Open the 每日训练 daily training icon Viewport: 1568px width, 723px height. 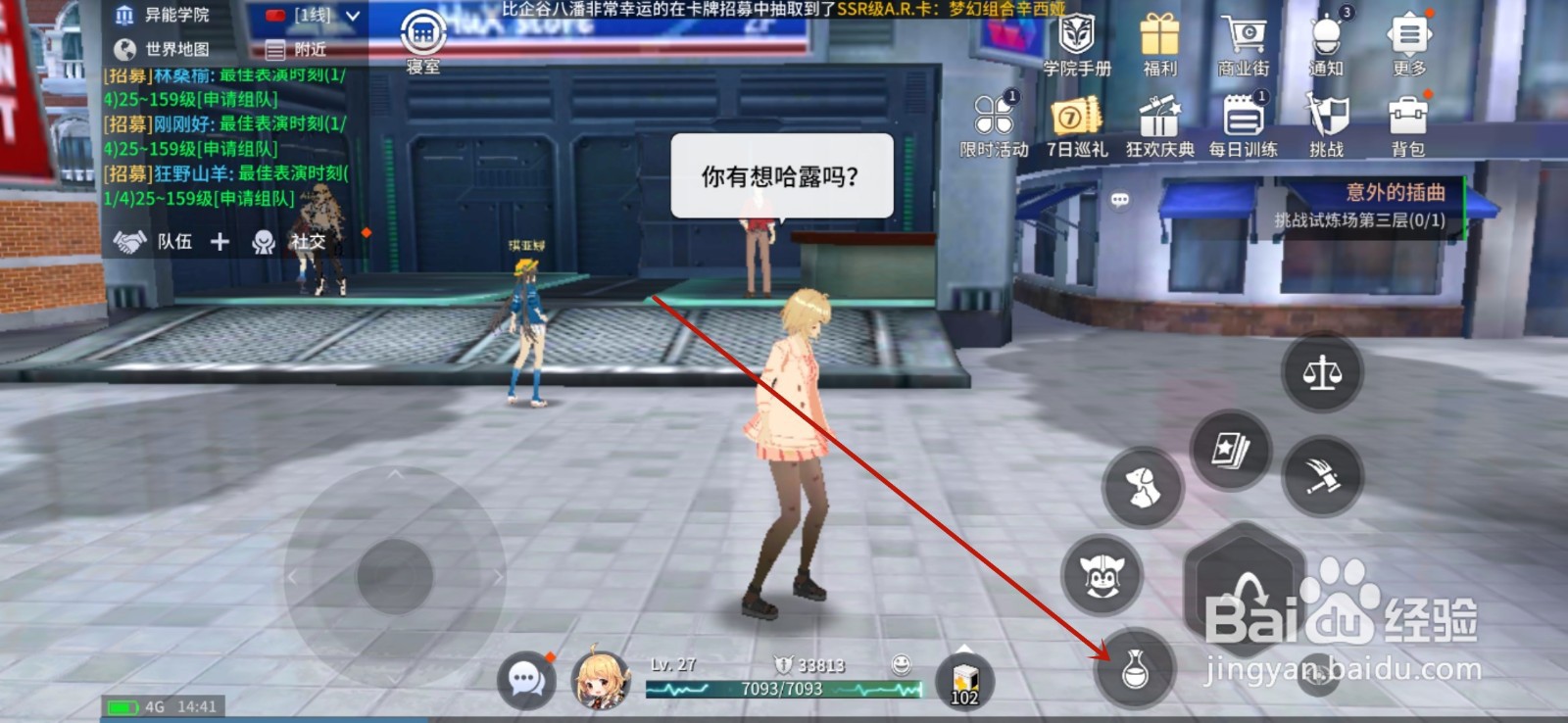(1245, 118)
